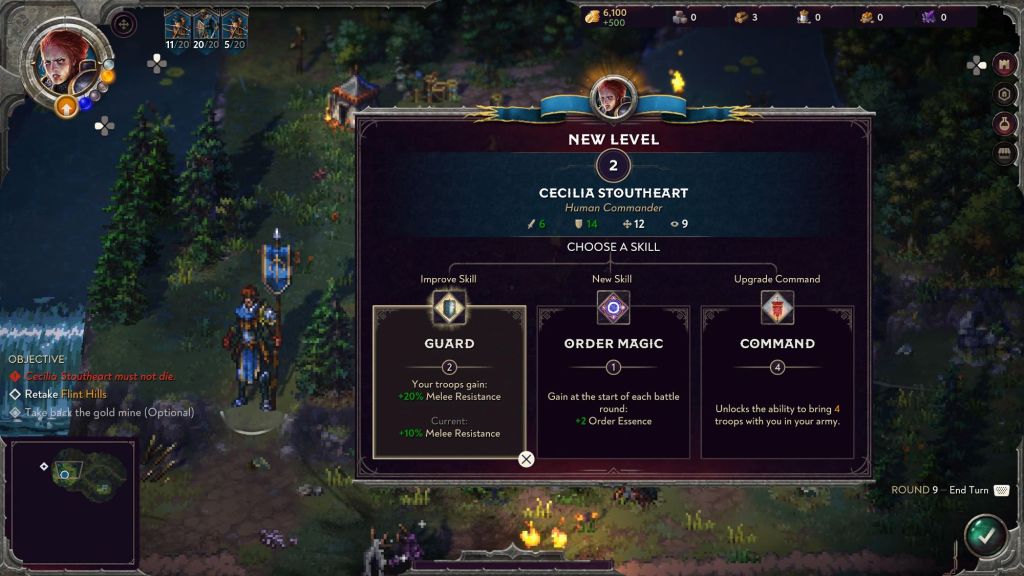Open the castle tower menu icon
The height and width of the screenshot is (576, 1024).
tap(1007, 64)
